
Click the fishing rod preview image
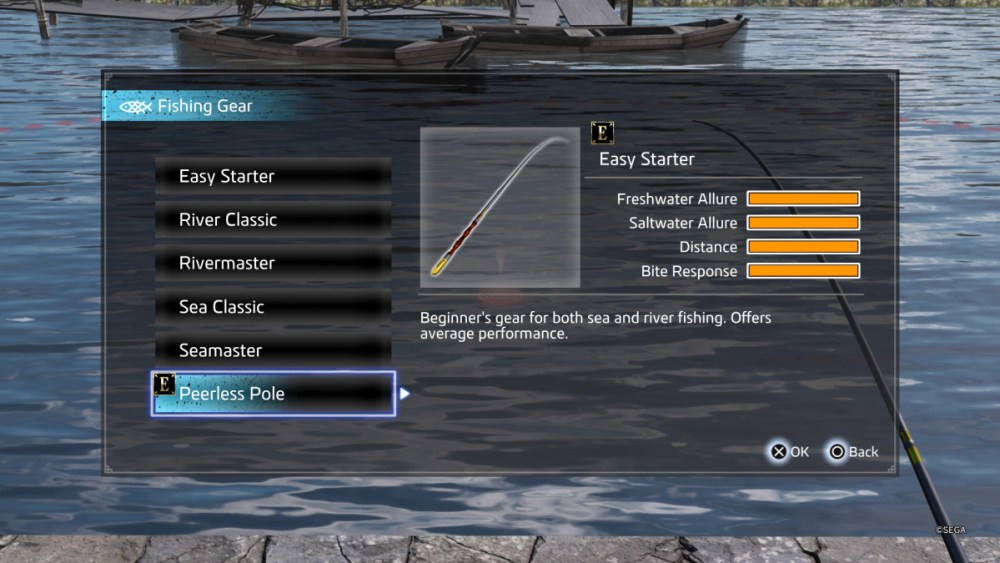click(500, 208)
